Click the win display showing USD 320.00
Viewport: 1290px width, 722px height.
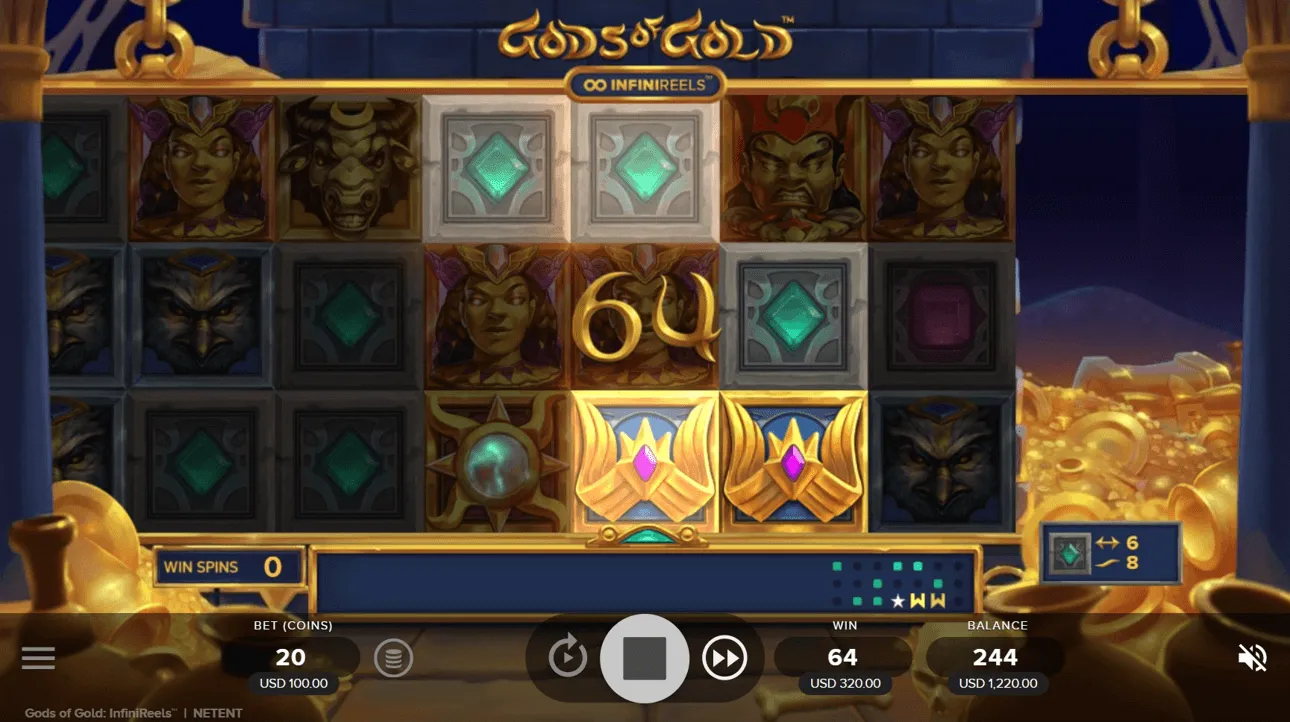click(844, 683)
